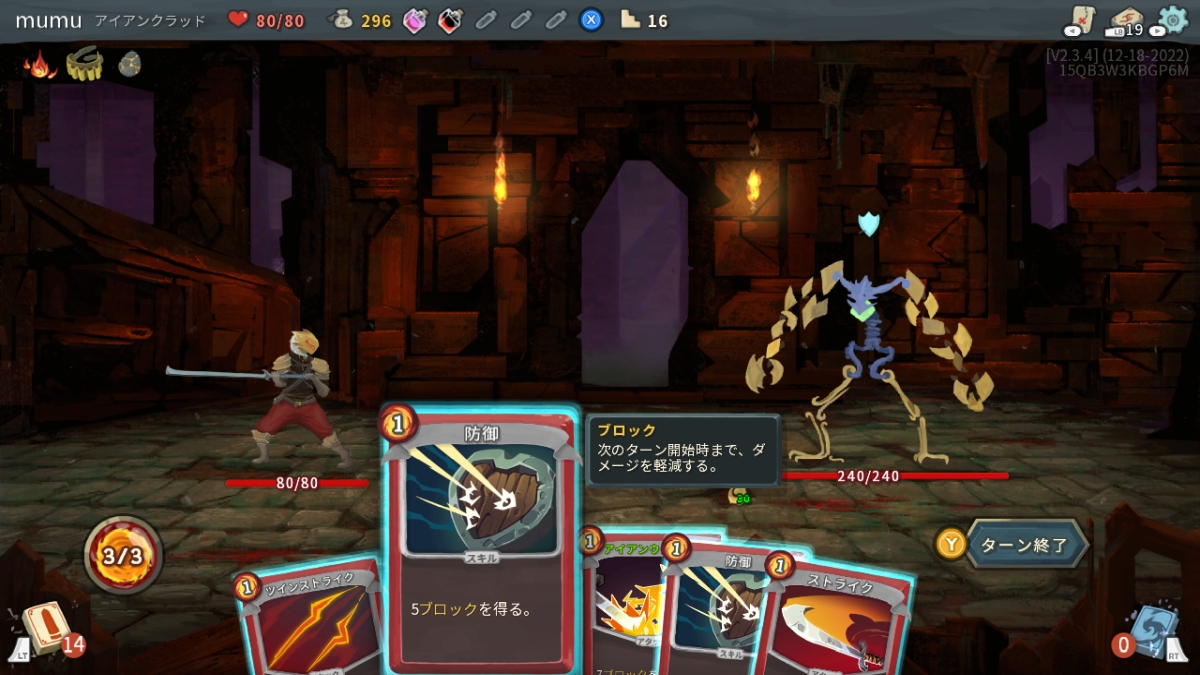1200x675 pixels.
Task: Open the draw pile showing 14 cards
Action: click(x=43, y=630)
